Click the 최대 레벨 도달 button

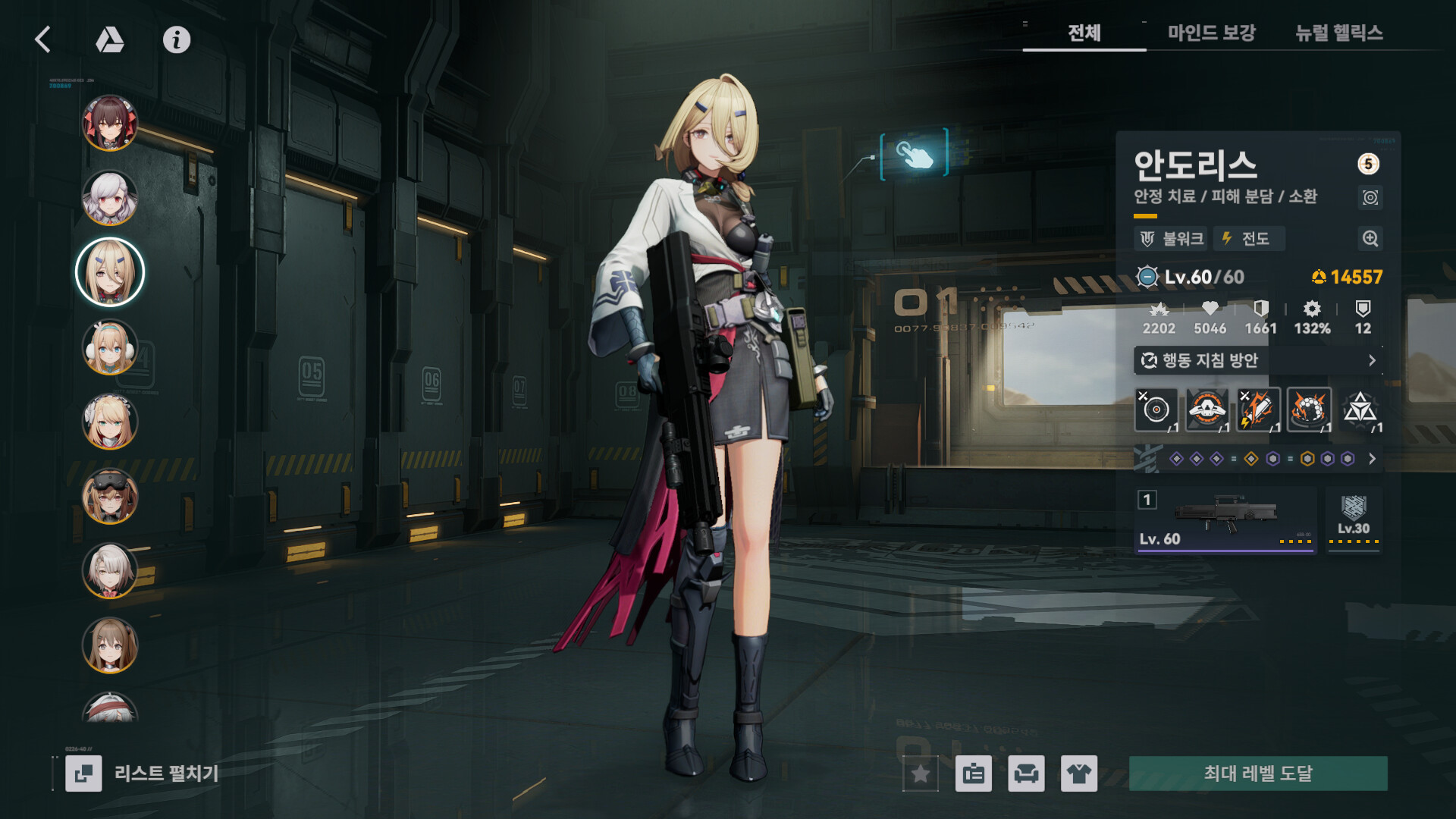tap(1258, 773)
